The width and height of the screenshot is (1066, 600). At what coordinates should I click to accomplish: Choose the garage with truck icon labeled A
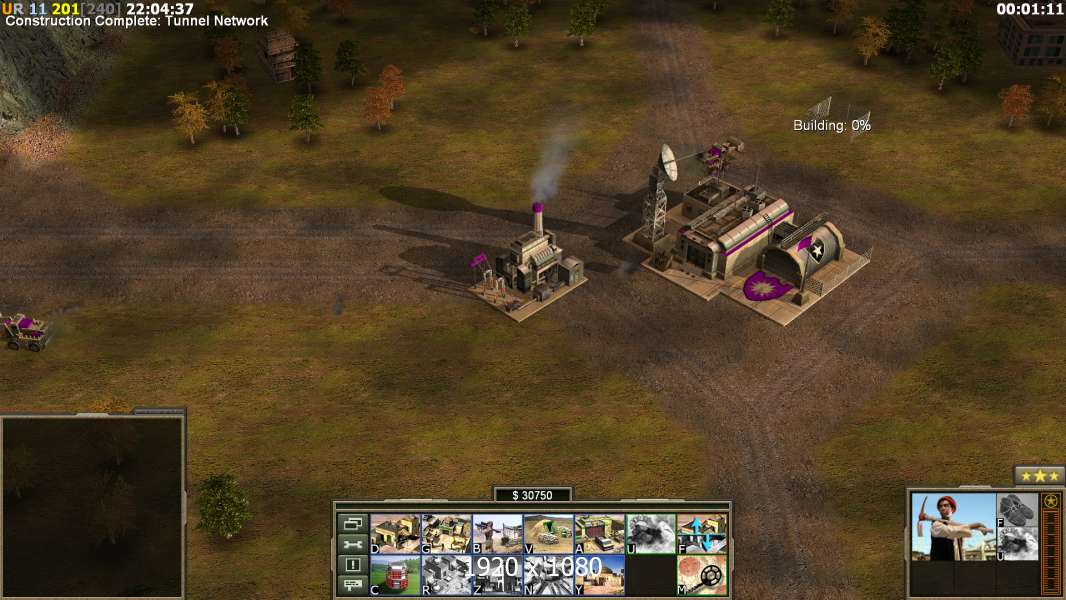coord(599,534)
